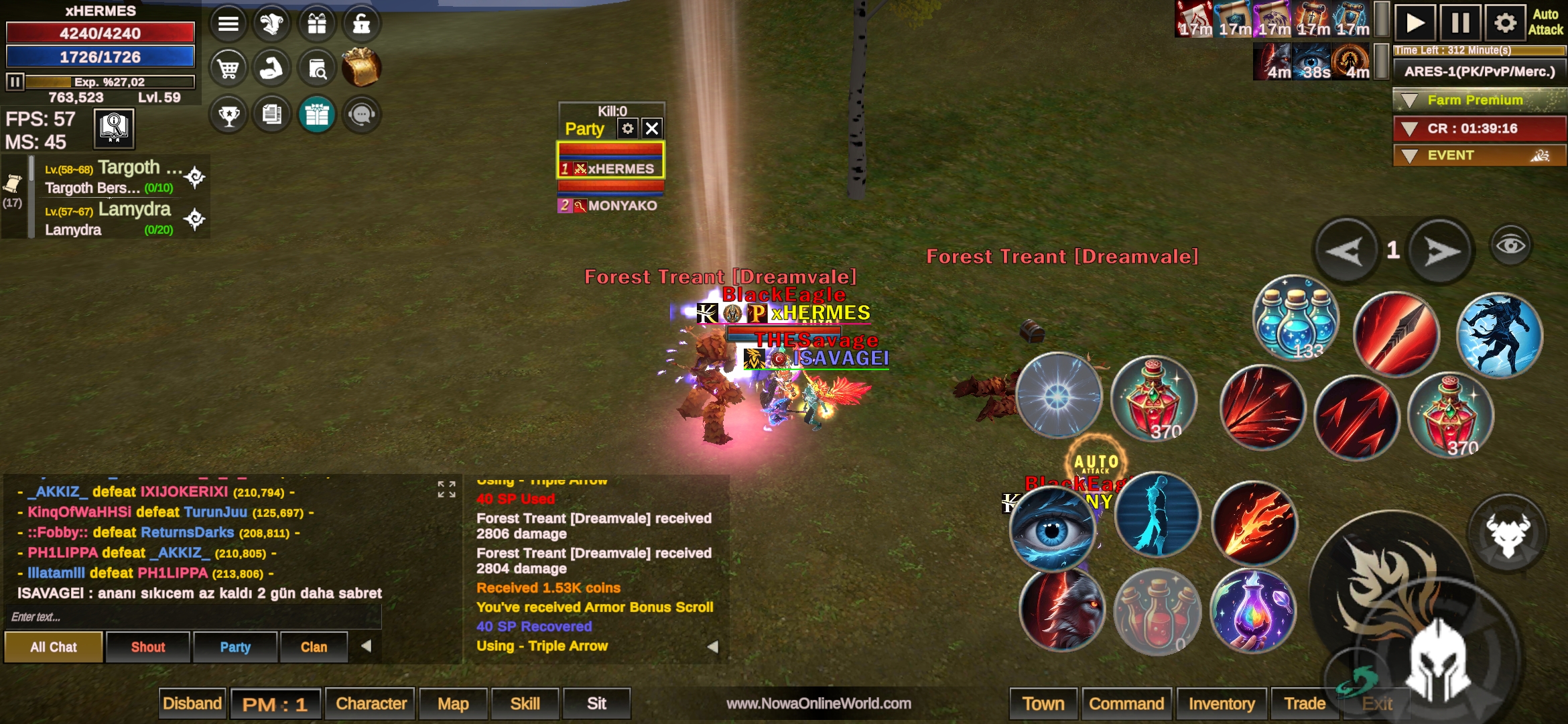Open the Character window
This screenshot has width=1568, height=724.
tap(371, 703)
